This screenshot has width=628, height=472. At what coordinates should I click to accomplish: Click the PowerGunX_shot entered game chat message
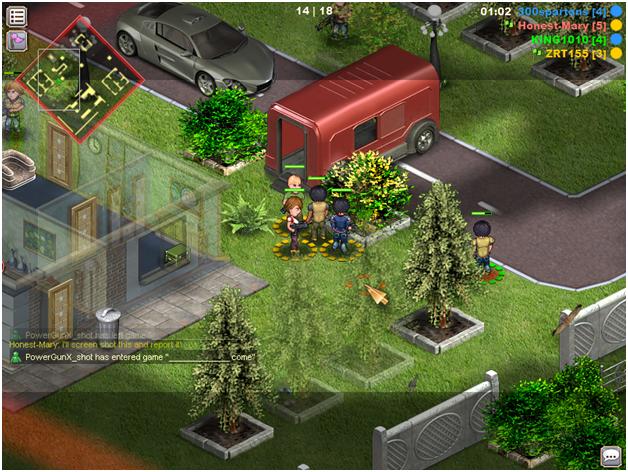(138, 357)
